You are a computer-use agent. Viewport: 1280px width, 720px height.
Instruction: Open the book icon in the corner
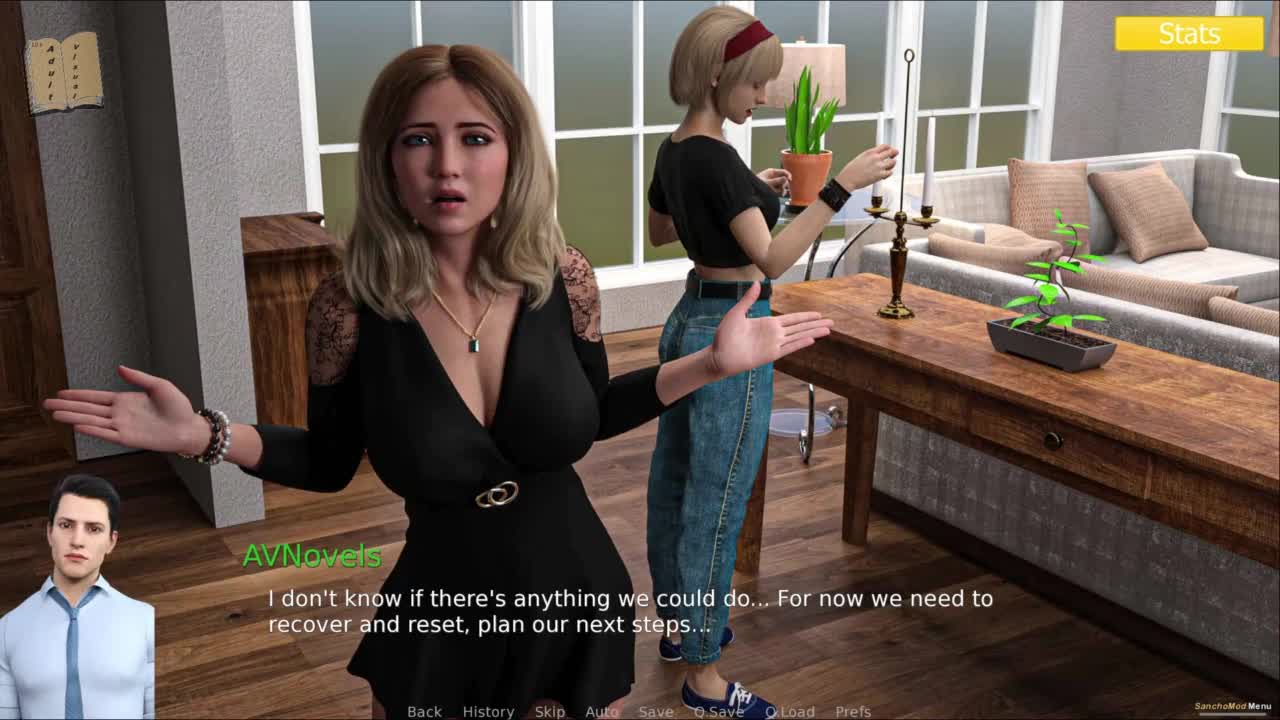coord(64,72)
